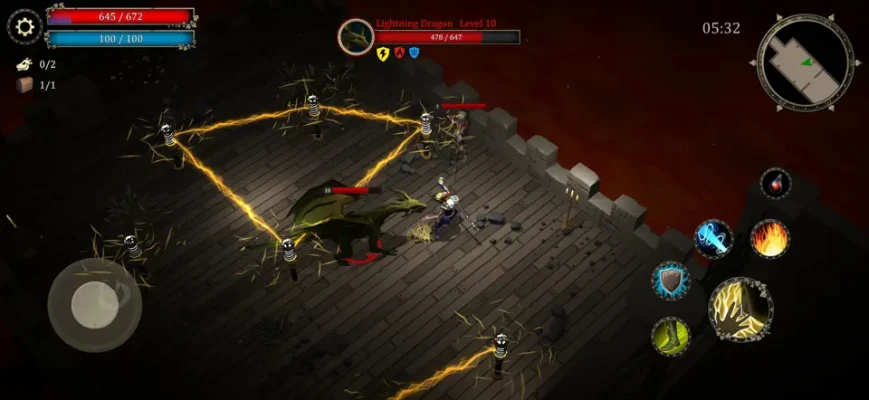
Task: Open settings with the gear icon
Action: coord(25,26)
